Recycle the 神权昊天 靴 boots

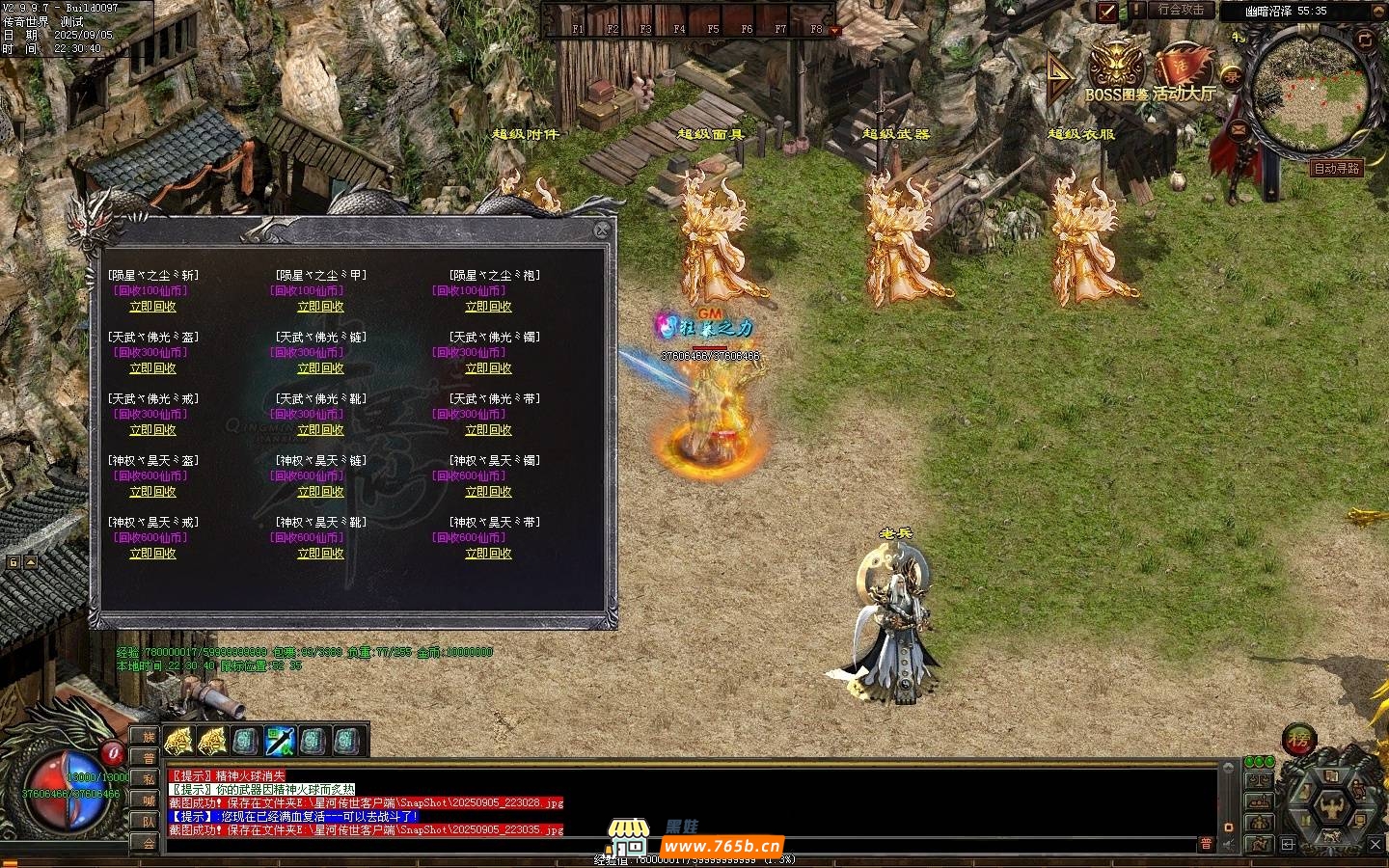click(320, 554)
